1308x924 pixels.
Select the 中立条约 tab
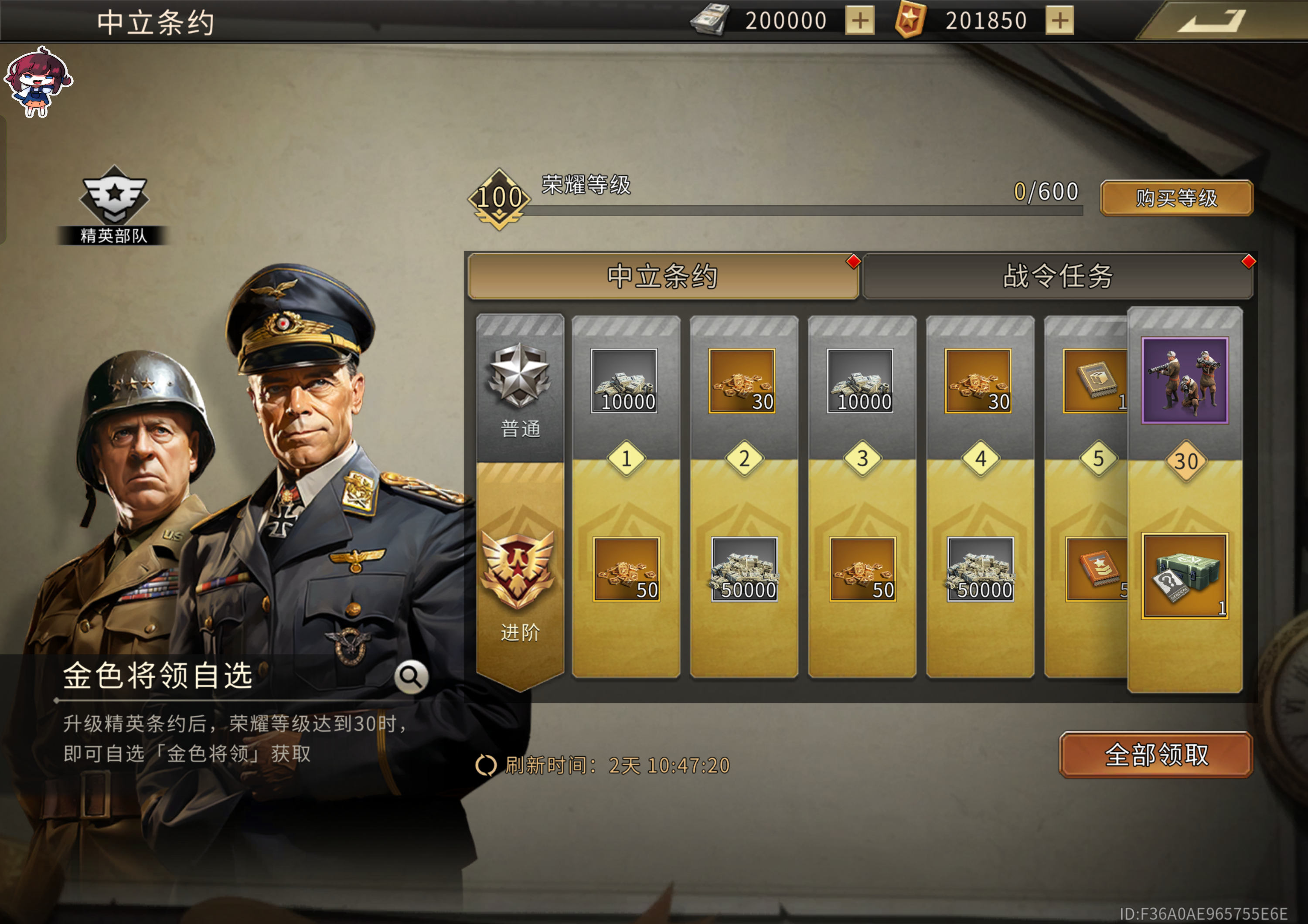pyautogui.click(x=662, y=276)
